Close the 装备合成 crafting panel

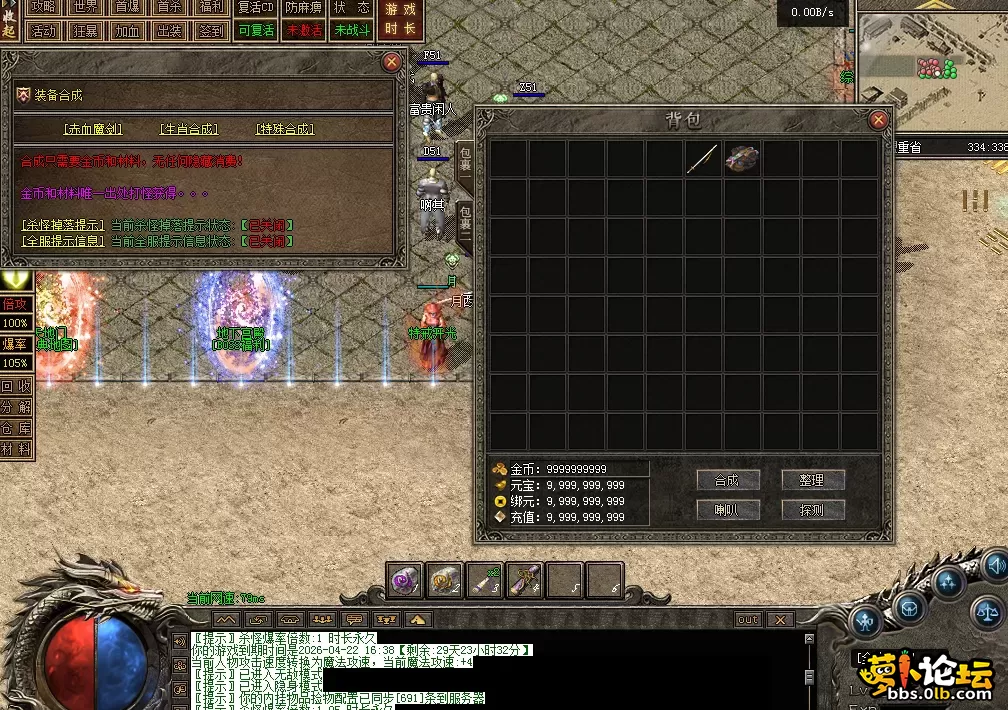(x=392, y=61)
